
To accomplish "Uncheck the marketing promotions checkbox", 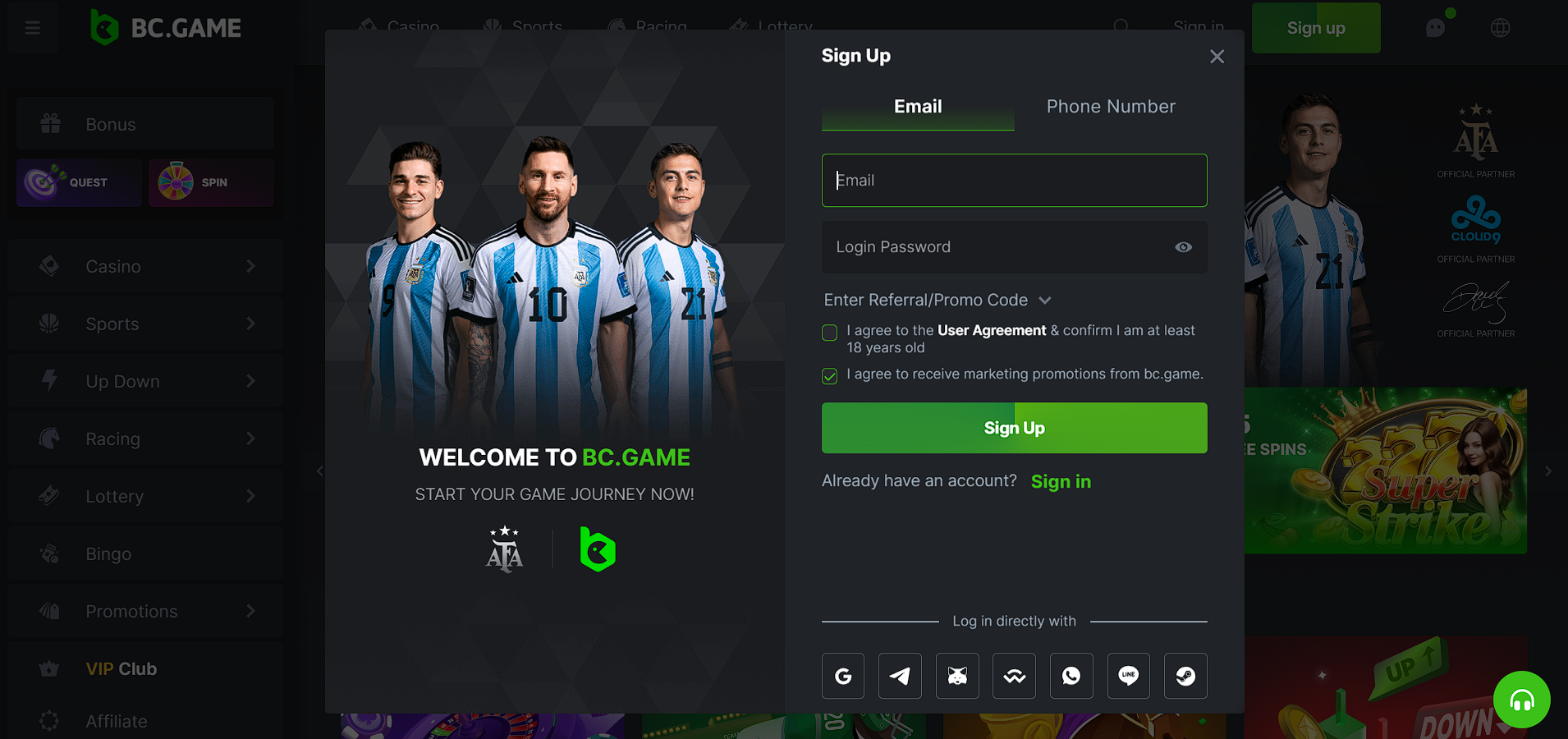I will [830, 376].
